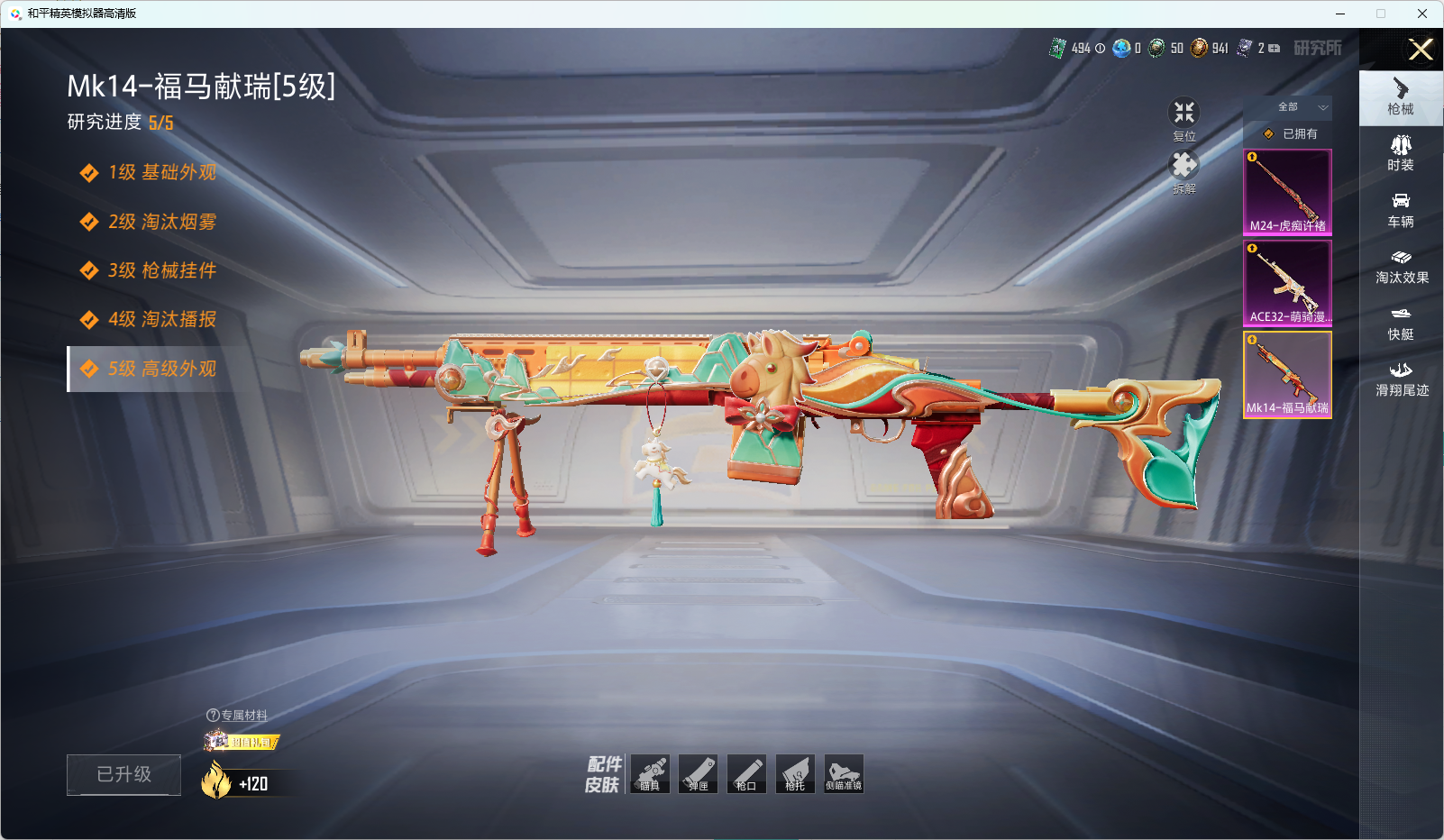The image size is (1444, 840).
Task: Select level 1 基础外观 research stage
Action: tap(162, 172)
